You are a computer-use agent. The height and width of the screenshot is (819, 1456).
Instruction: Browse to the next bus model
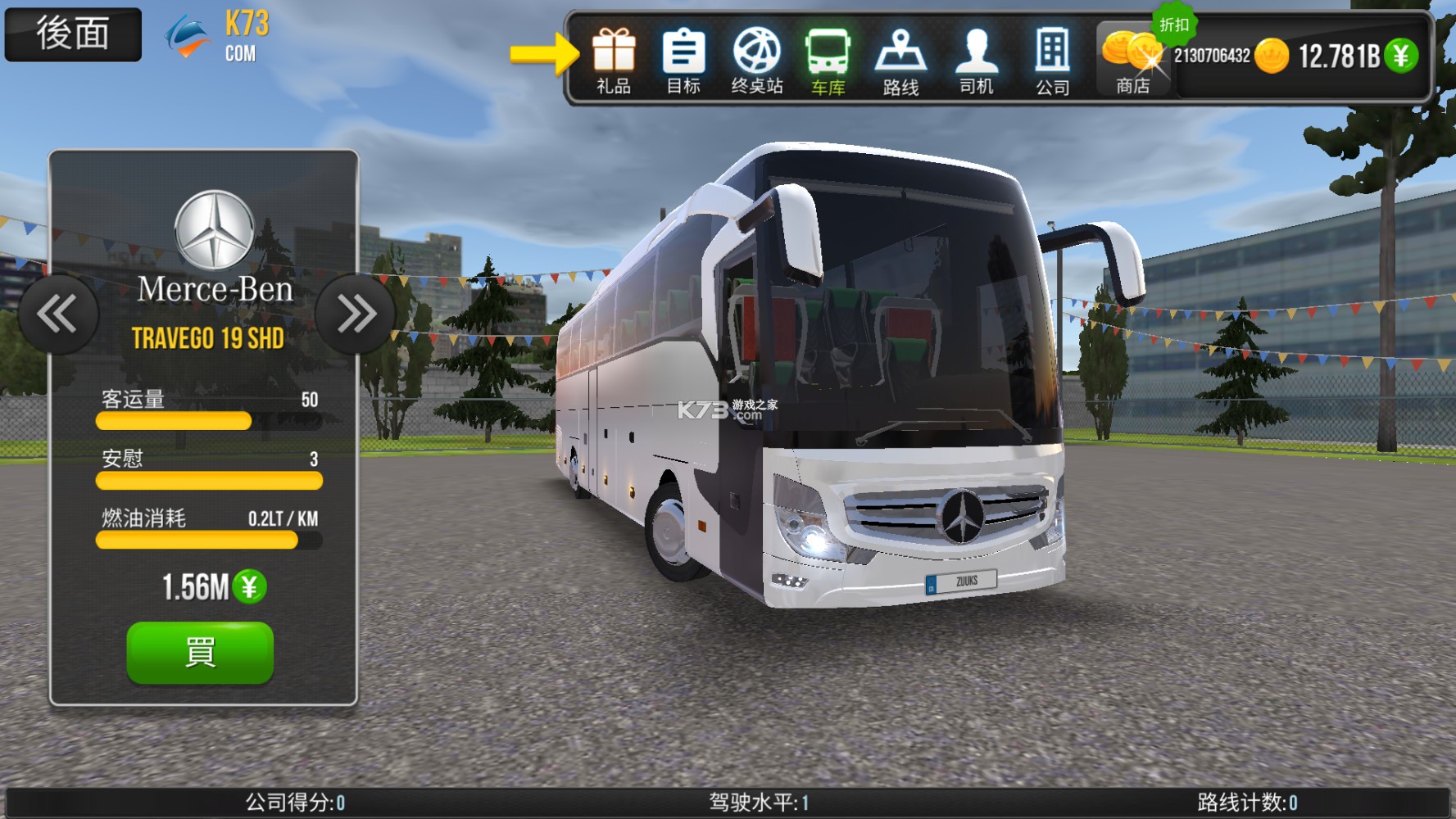356,313
